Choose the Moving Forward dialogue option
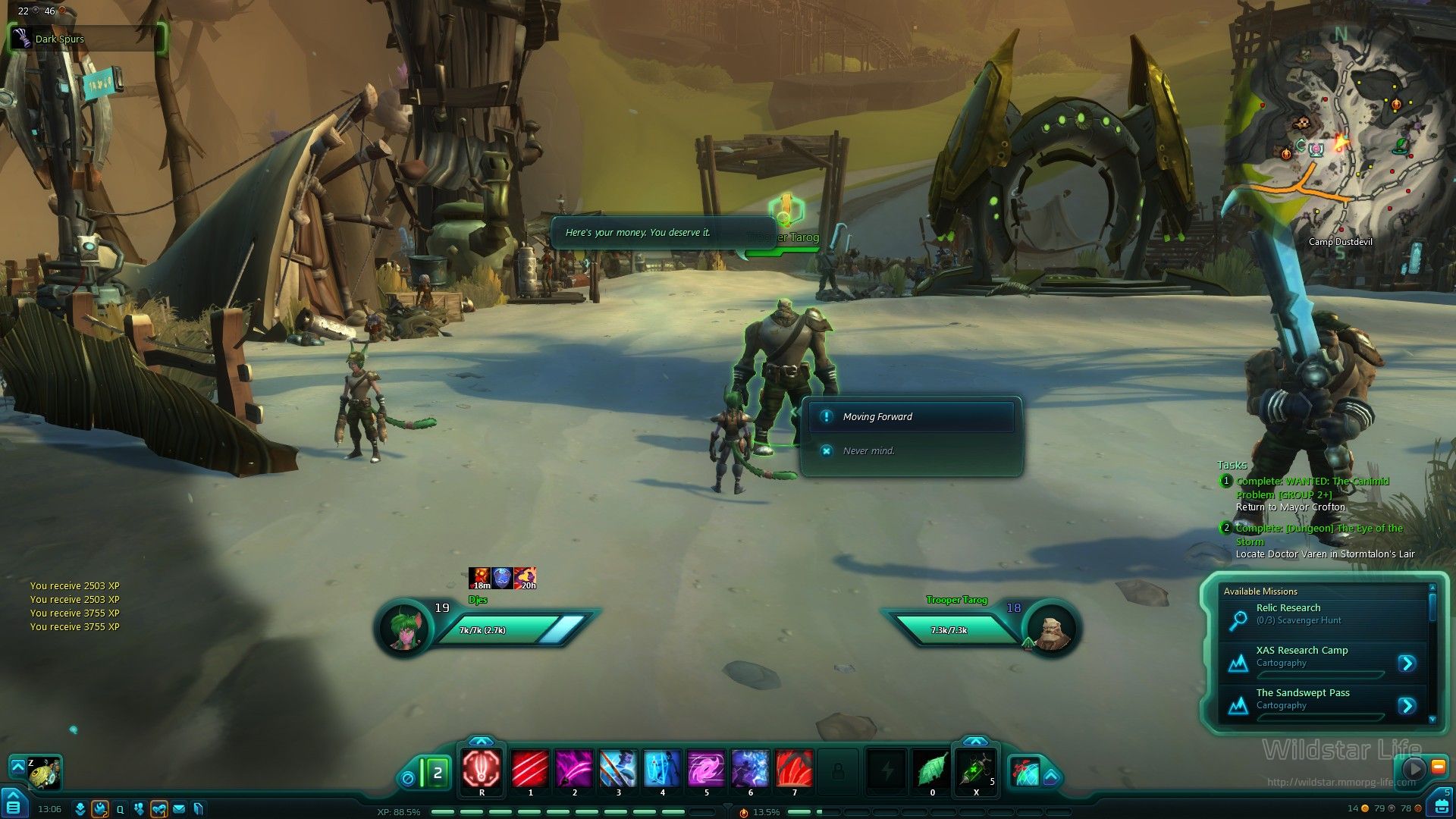 910,417
